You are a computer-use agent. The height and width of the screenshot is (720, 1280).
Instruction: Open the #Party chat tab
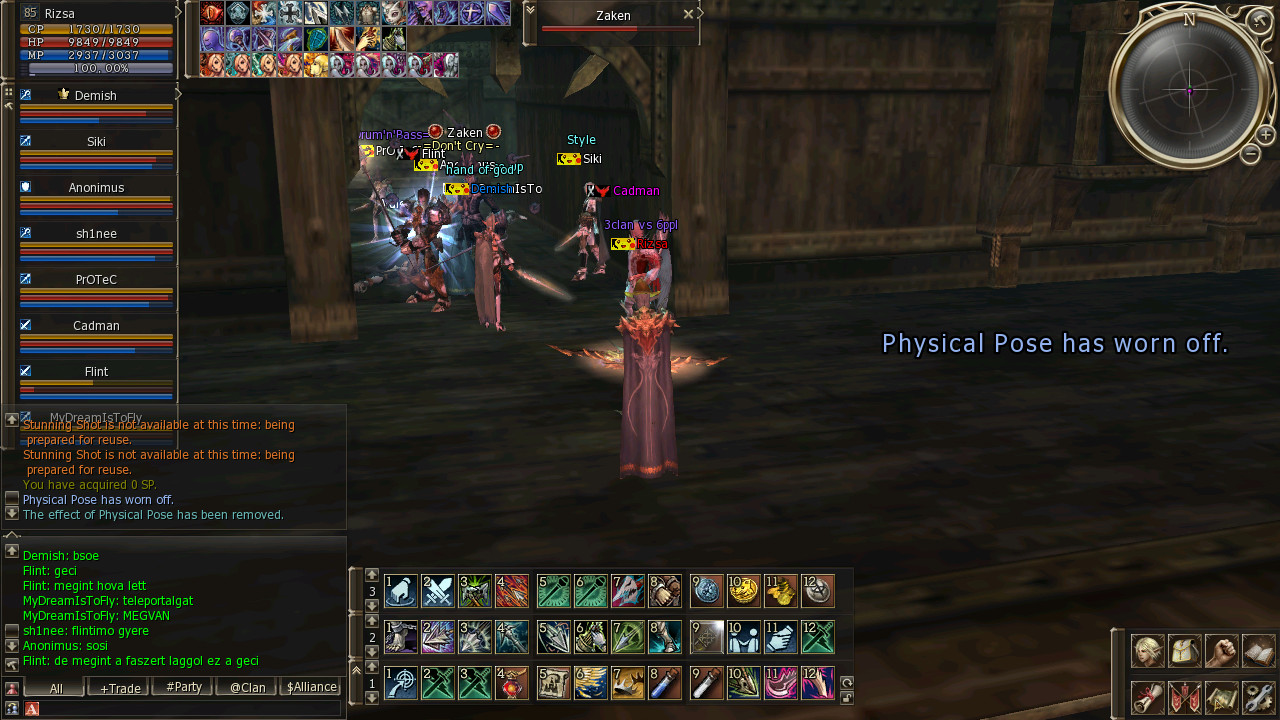click(183, 688)
